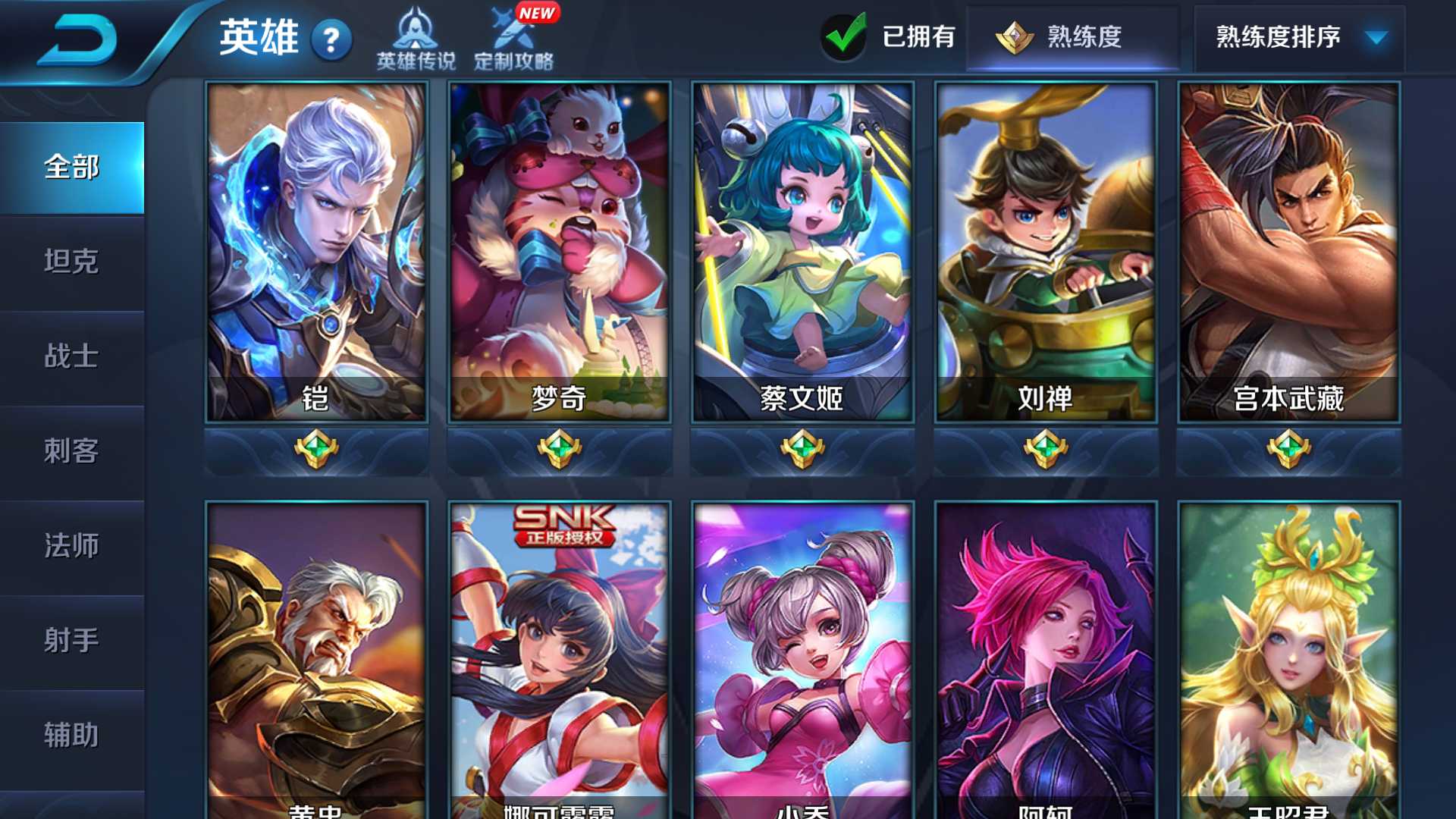Image resolution: width=1456 pixels, height=819 pixels.
Task: Open 英雄传说 hero legends
Action: pos(416,39)
